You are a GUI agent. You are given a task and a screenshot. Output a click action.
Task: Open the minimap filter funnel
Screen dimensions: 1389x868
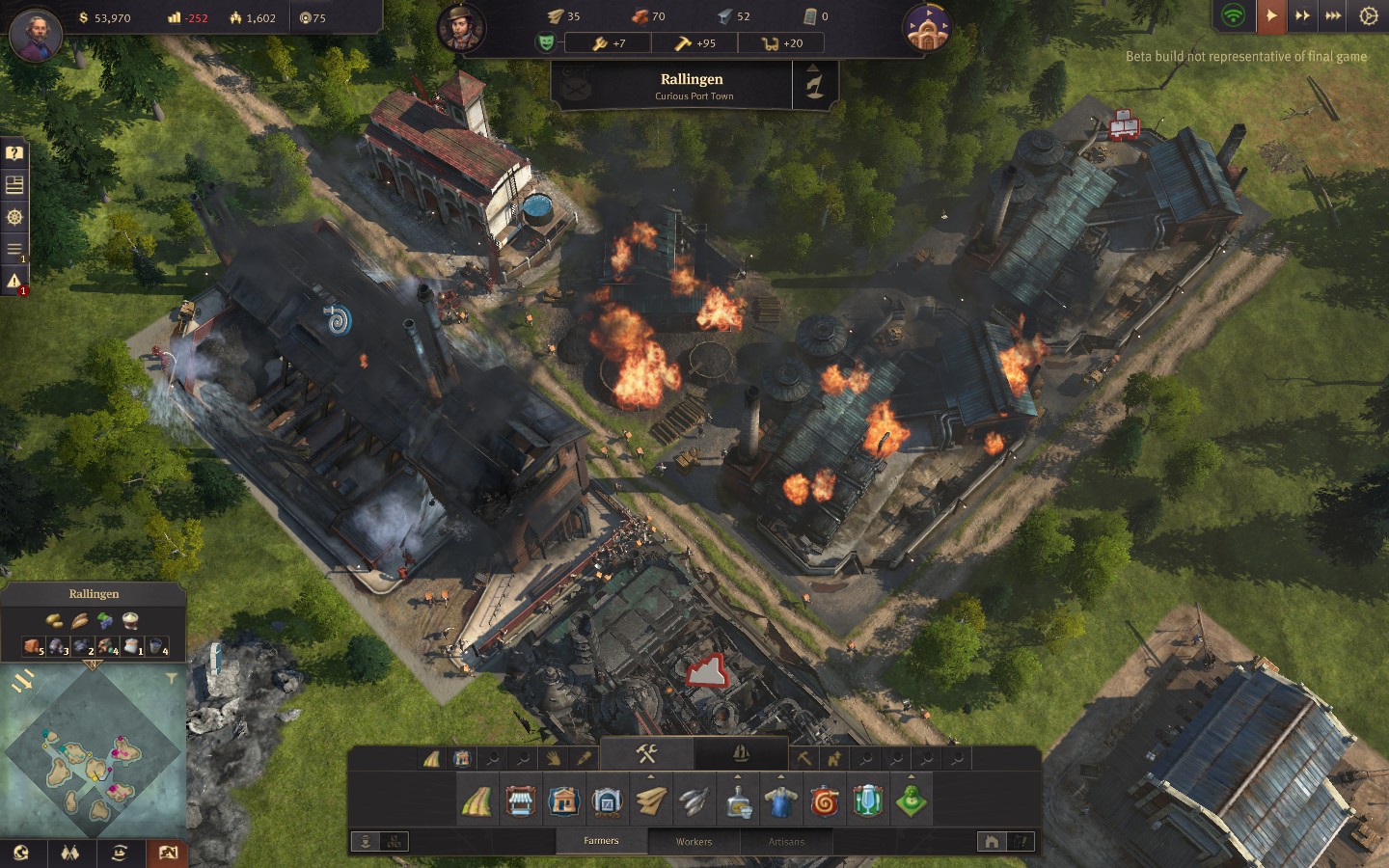172,679
